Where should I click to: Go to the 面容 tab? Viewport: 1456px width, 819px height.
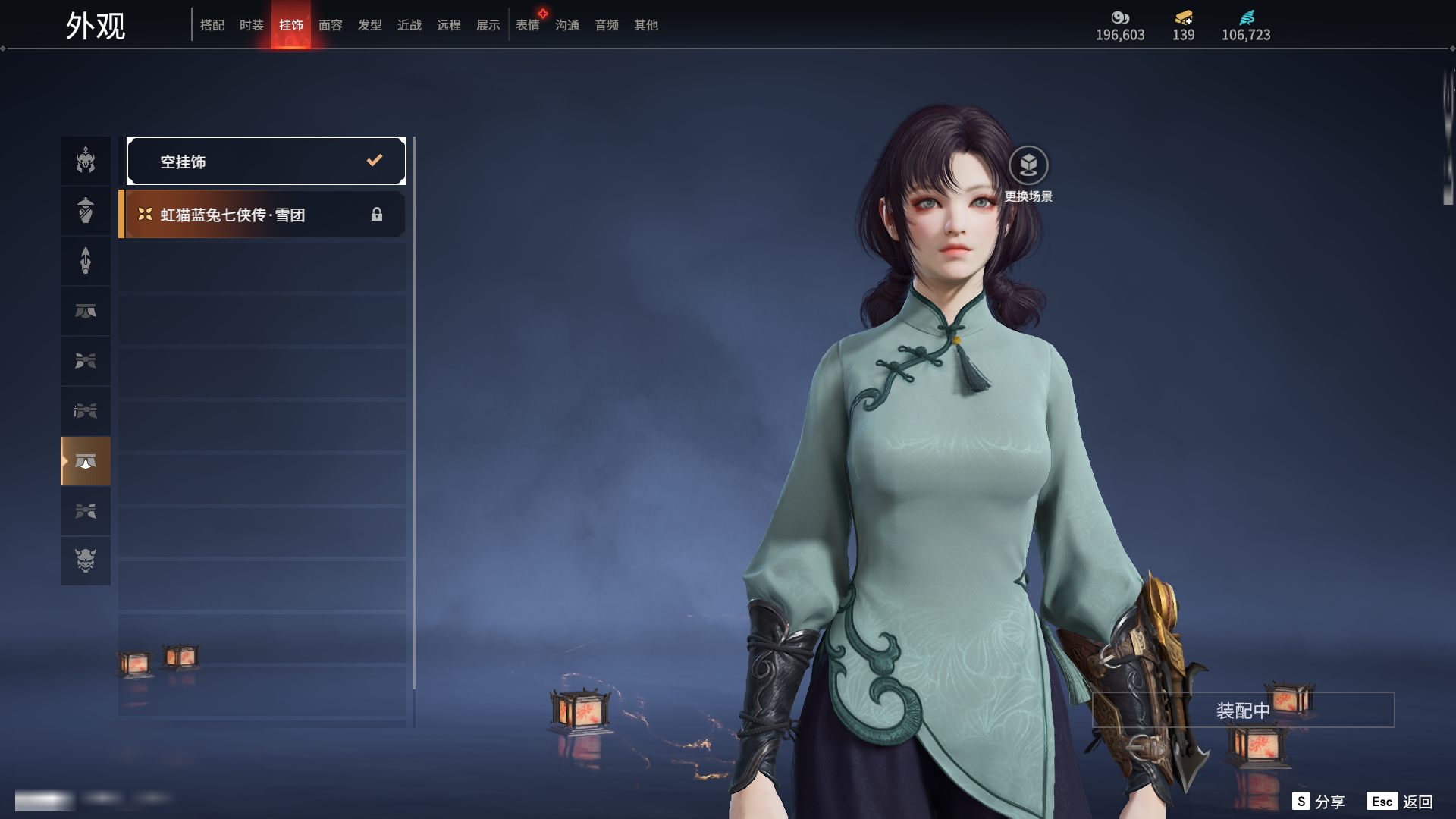pos(331,25)
